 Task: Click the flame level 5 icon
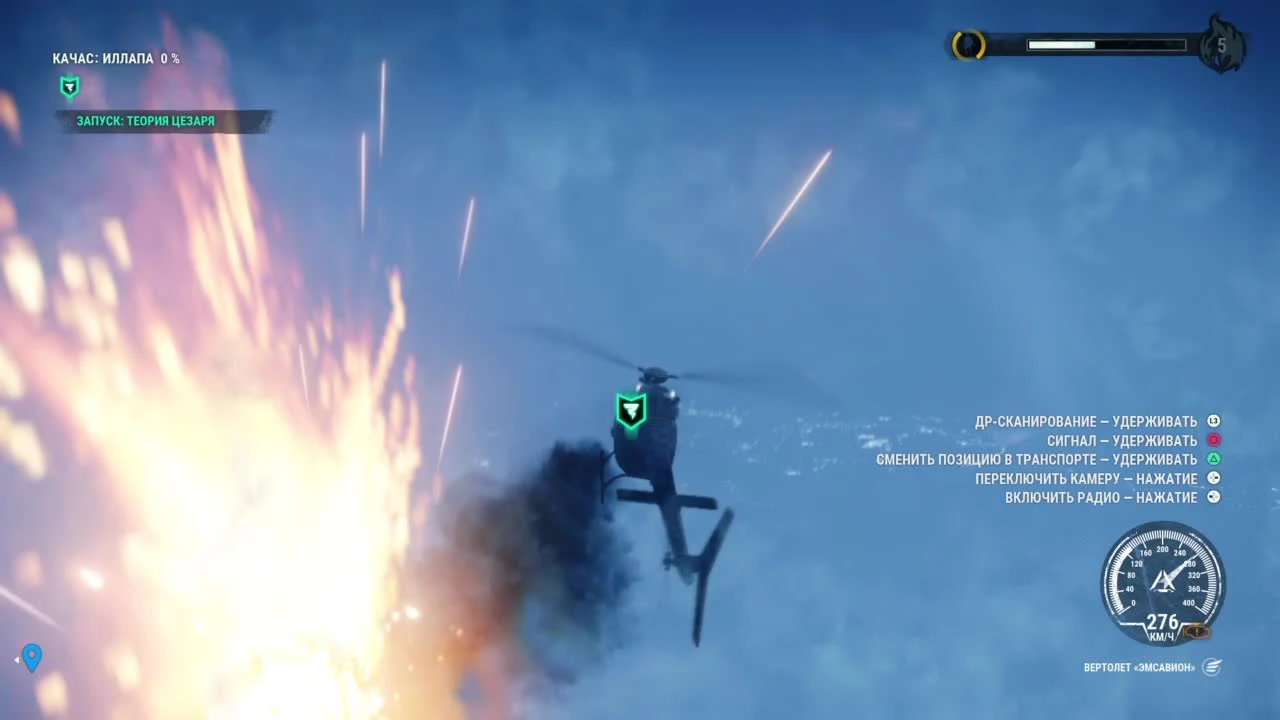coord(1222,45)
